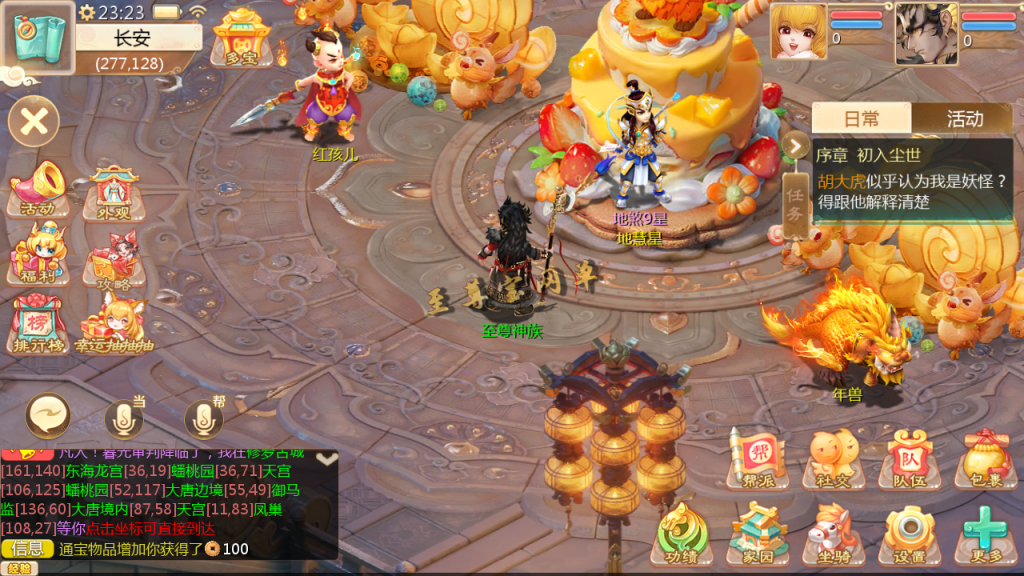Open the 包裹 inventory bag

(x=985, y=459)
